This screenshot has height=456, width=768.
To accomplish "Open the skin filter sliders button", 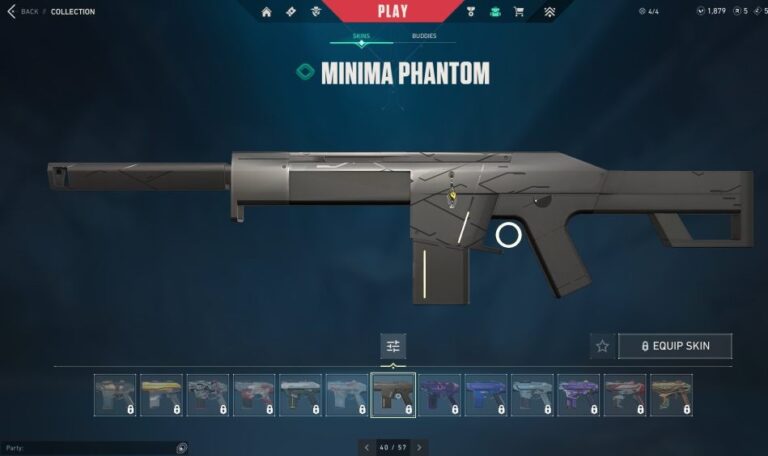I will [x=393, y=346].
